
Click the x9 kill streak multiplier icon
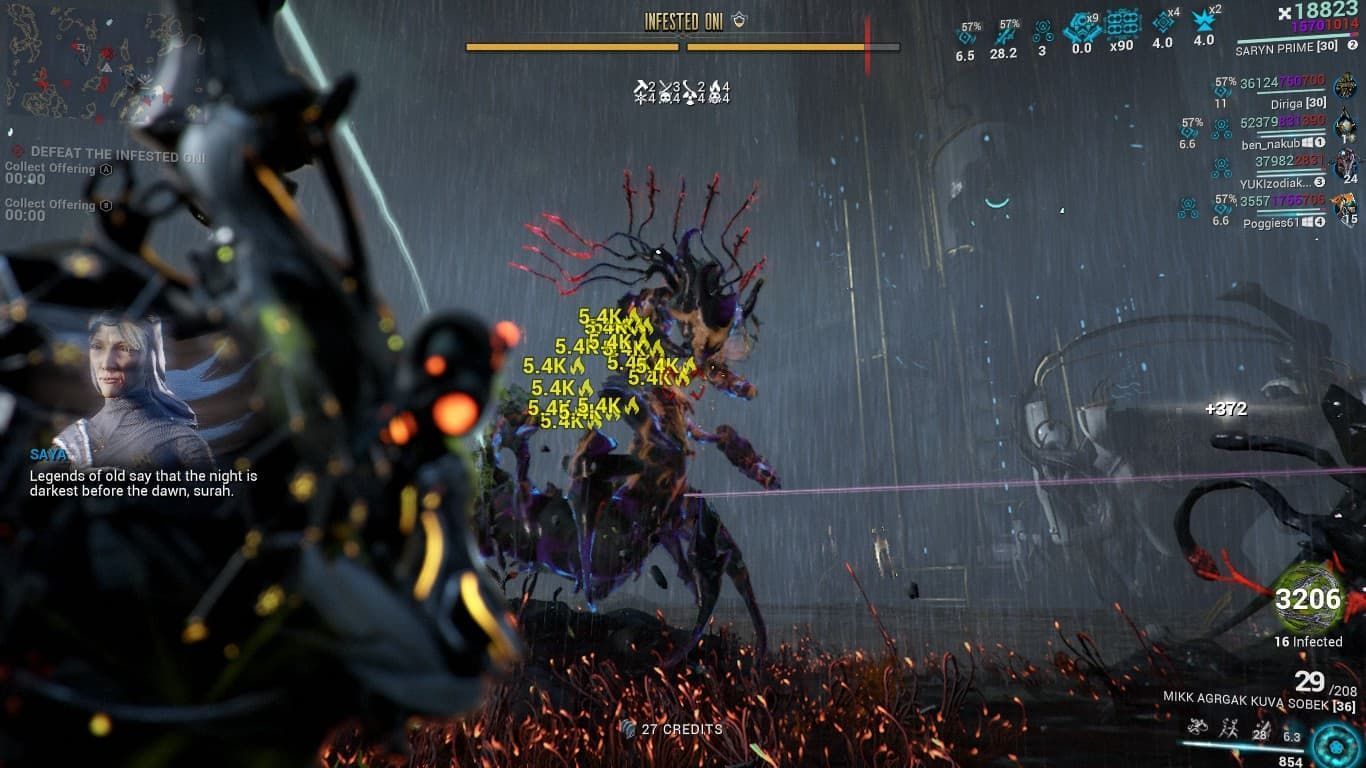(x=1083, y=28)
